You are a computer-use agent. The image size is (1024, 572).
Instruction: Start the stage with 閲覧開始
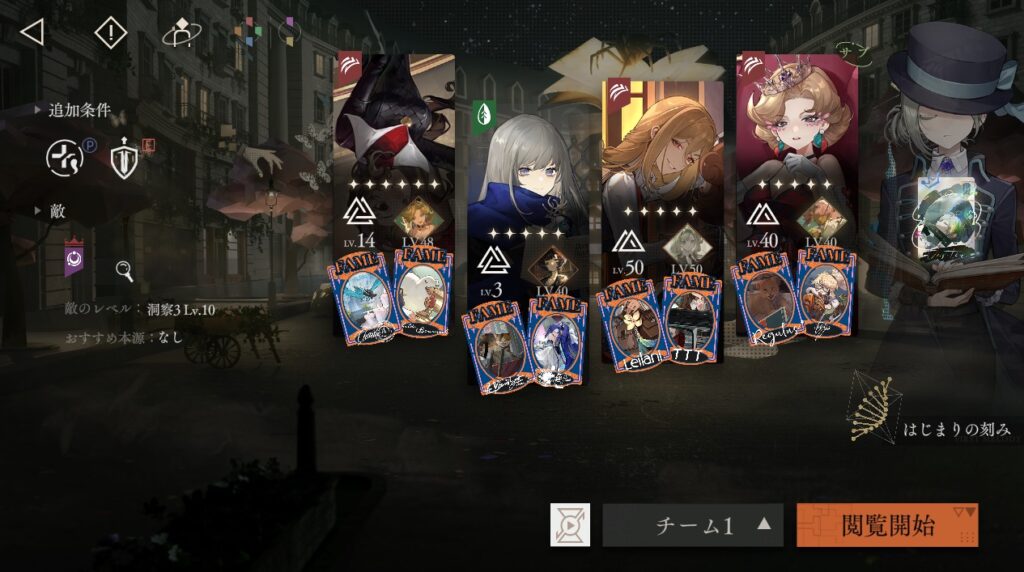(x=887, y=525)
